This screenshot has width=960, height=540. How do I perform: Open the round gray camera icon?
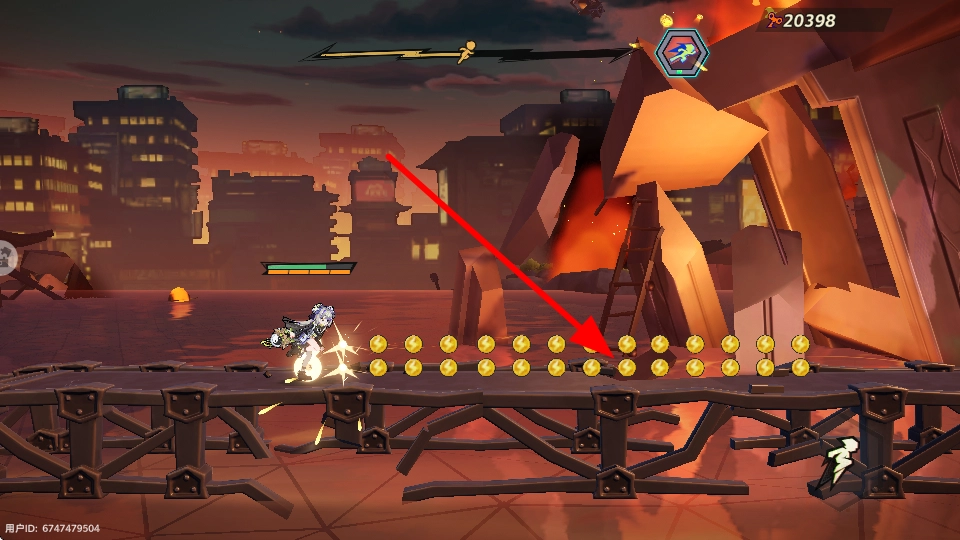coord(4,258)
